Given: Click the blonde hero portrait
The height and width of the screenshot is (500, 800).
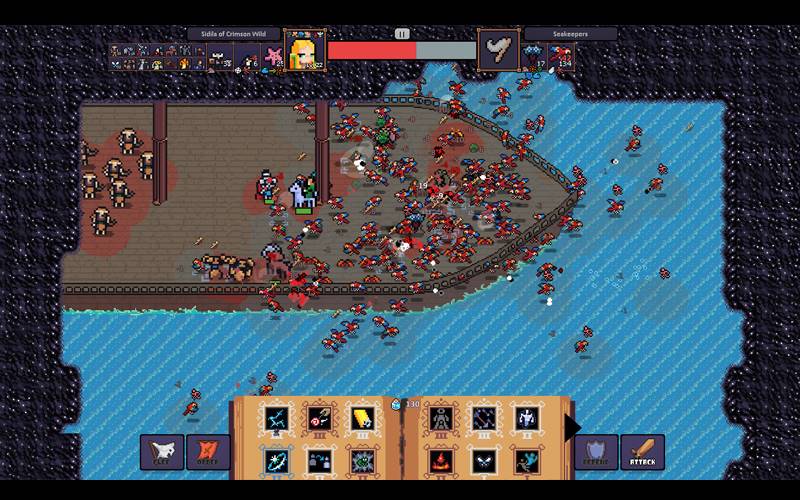Looking at the screenshot, I should pyautogui.click(x=304, y=50).
